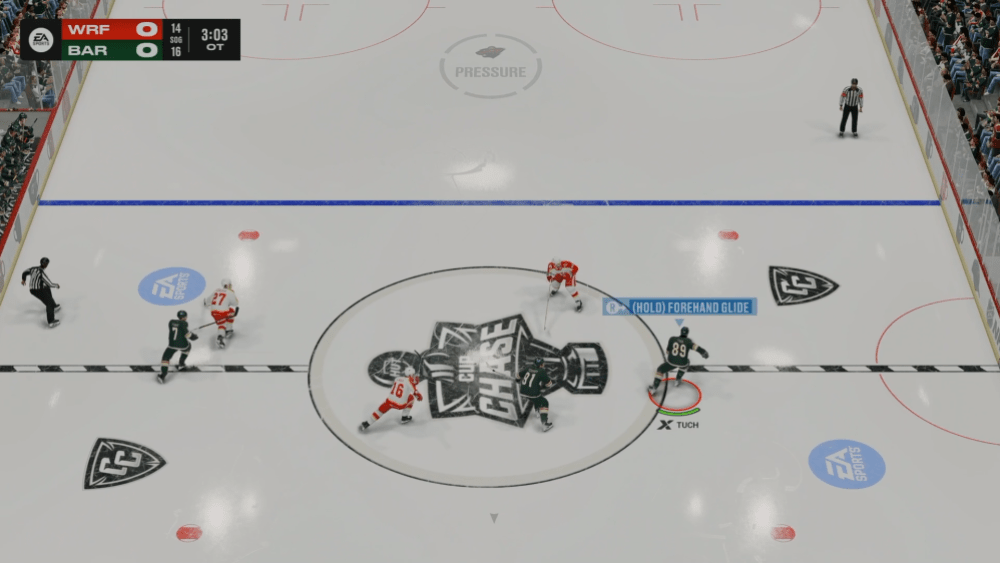
Task: Click the EA Sports logo on the scoreboard
Action: (x=40, y=39)
